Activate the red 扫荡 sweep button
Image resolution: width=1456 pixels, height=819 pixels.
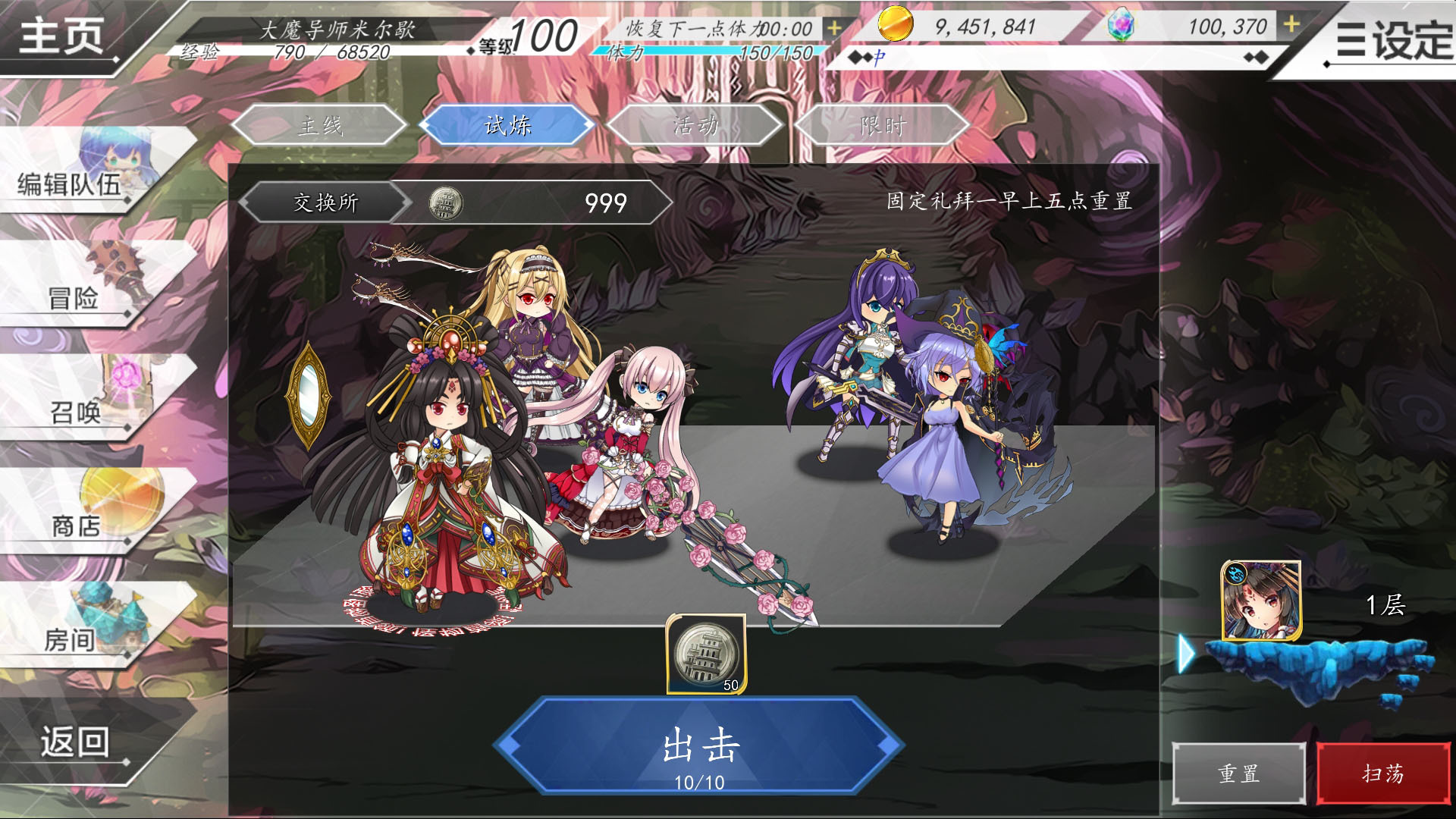click(1382, 773)
